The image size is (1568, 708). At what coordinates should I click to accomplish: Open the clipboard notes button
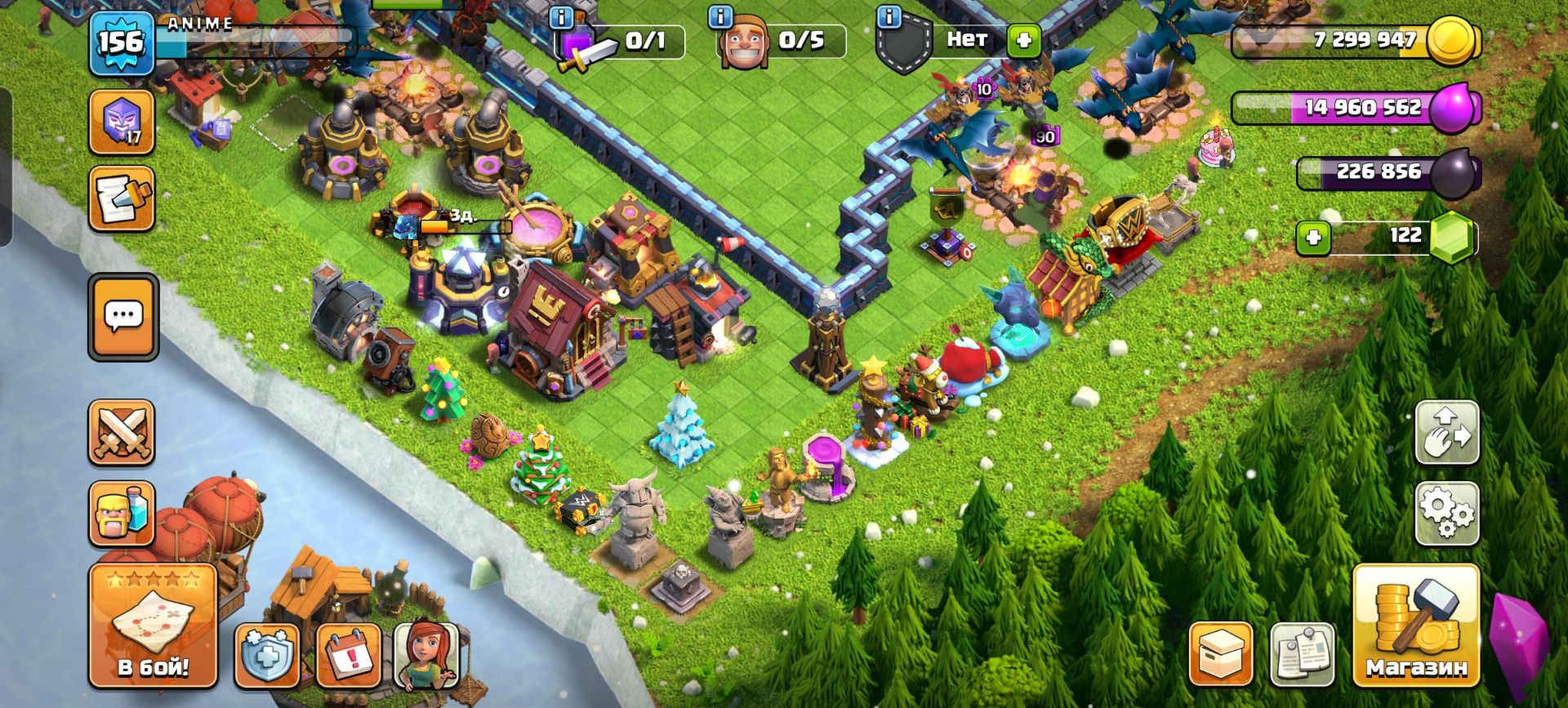[1303, 655]
